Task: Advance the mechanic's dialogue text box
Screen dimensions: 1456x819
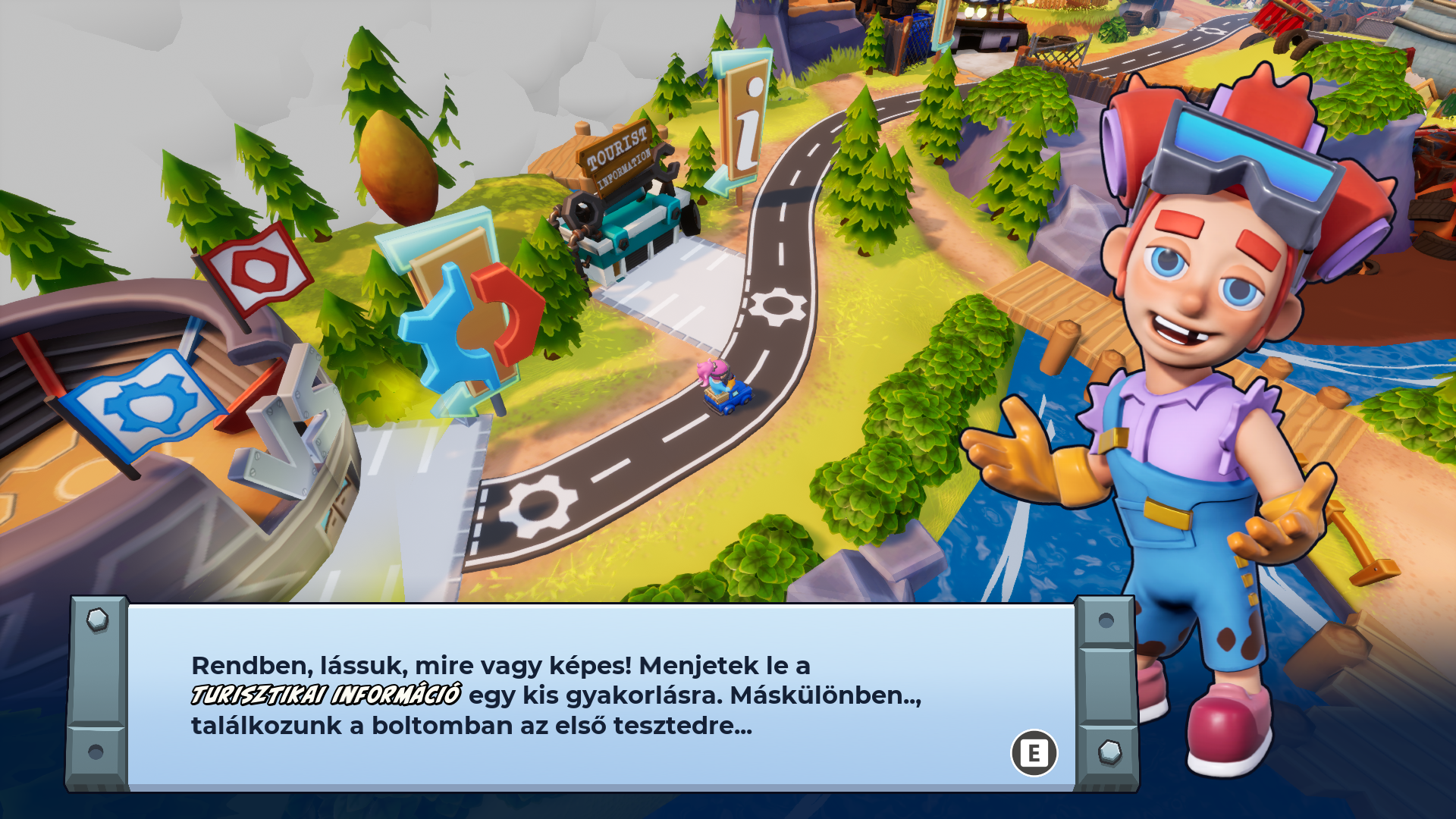Action: click(1034, 753)
